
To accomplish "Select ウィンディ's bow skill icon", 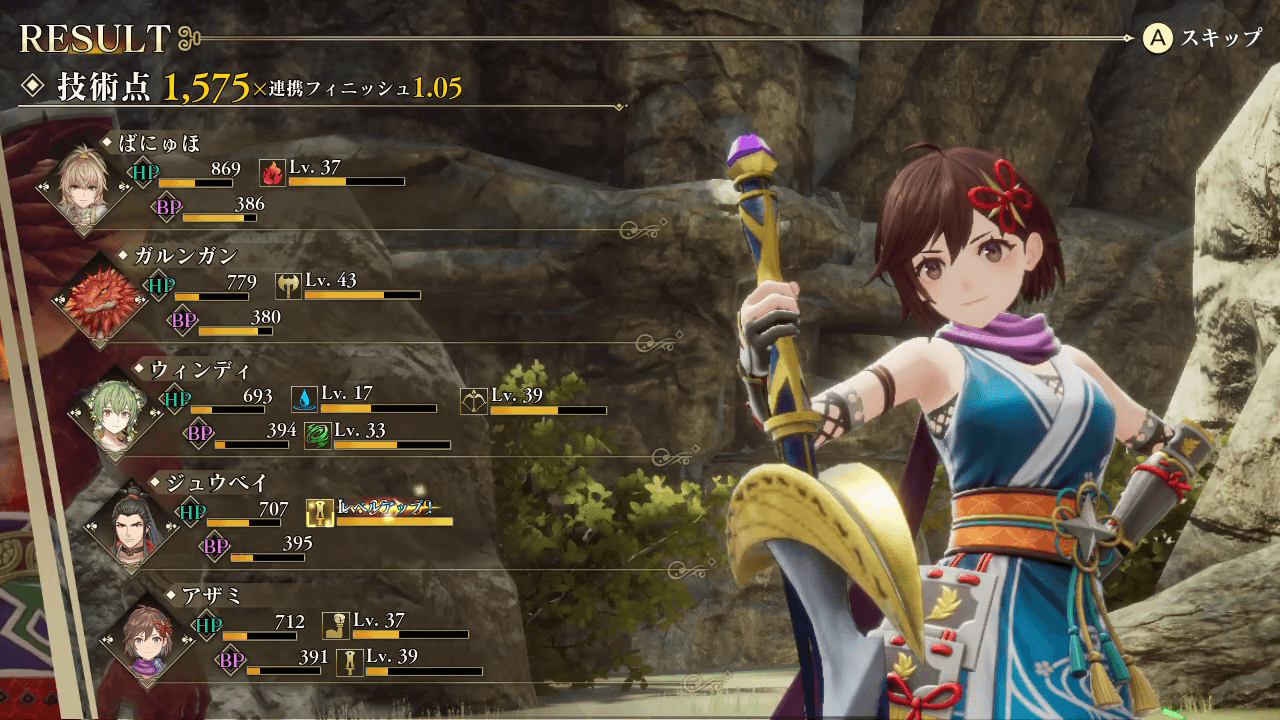I will point(474,400).
